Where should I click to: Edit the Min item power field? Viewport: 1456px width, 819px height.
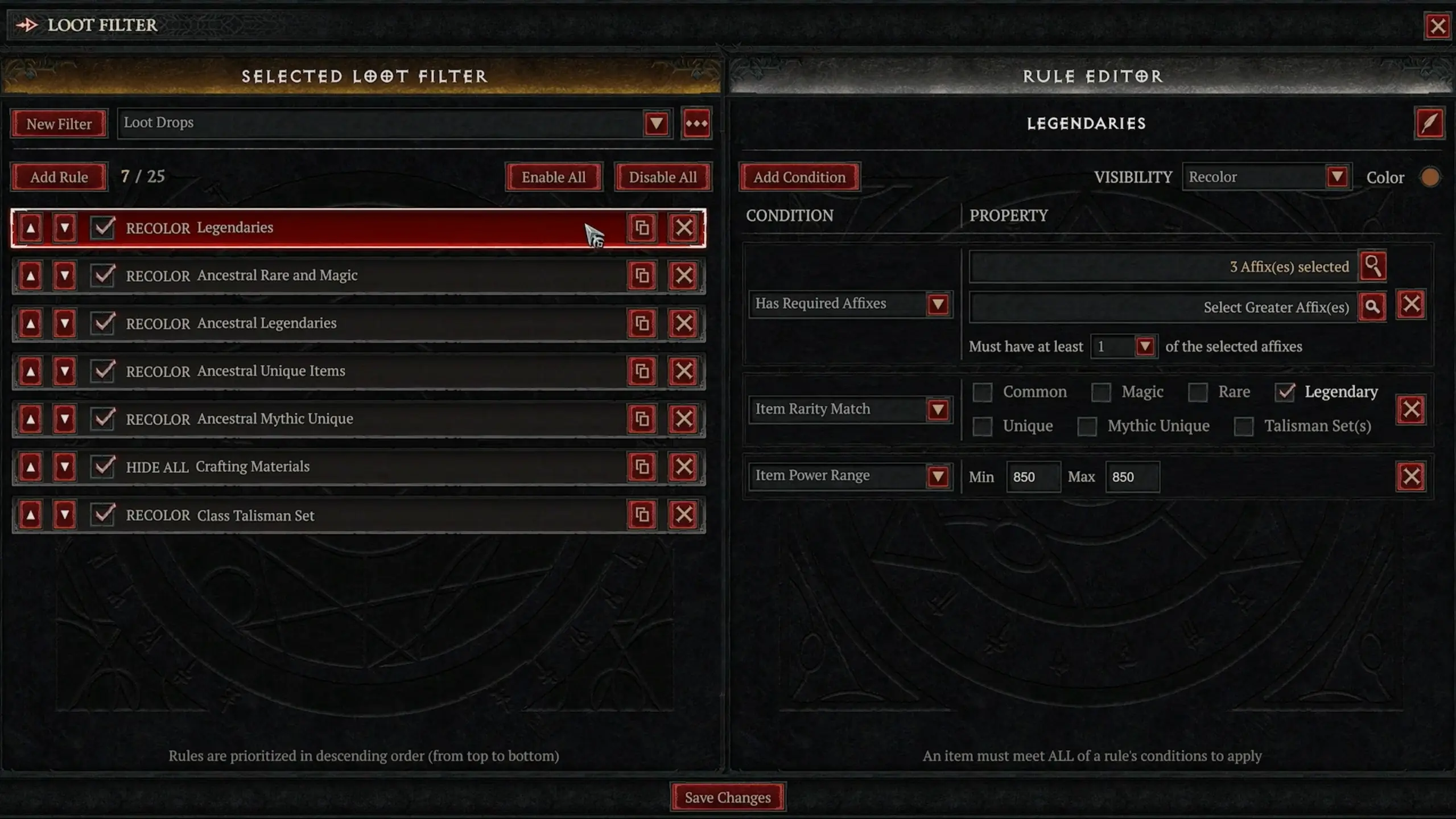1032,477
